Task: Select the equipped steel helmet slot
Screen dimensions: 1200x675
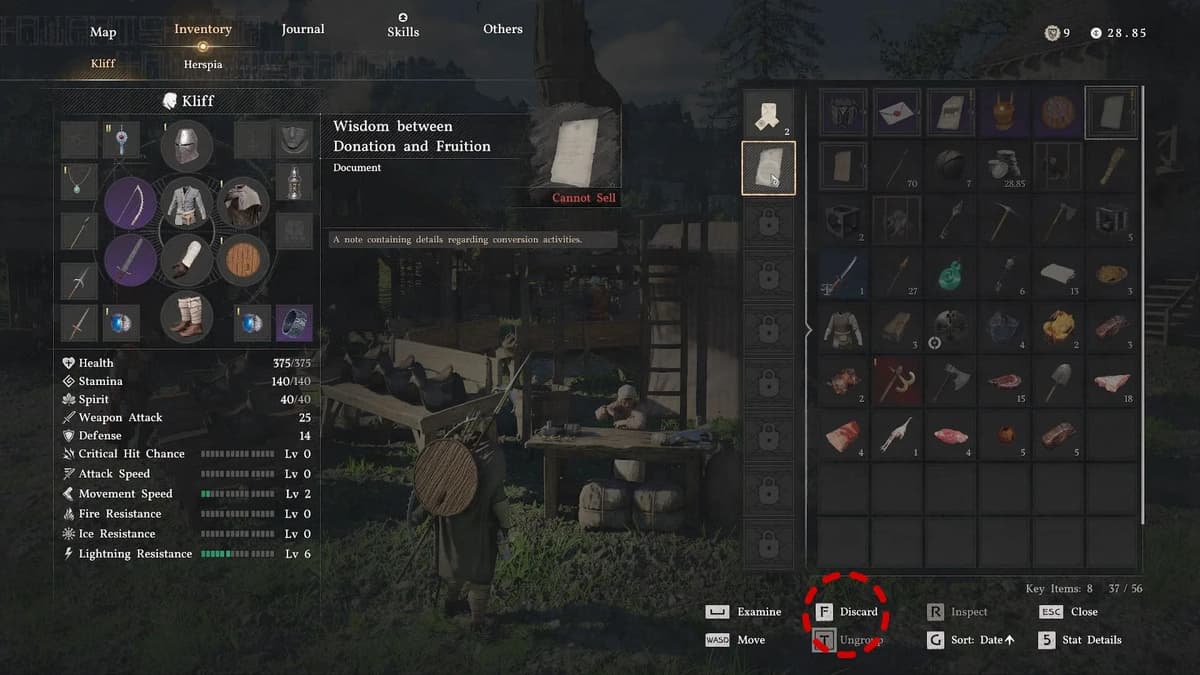Action: tap(187, 146)
